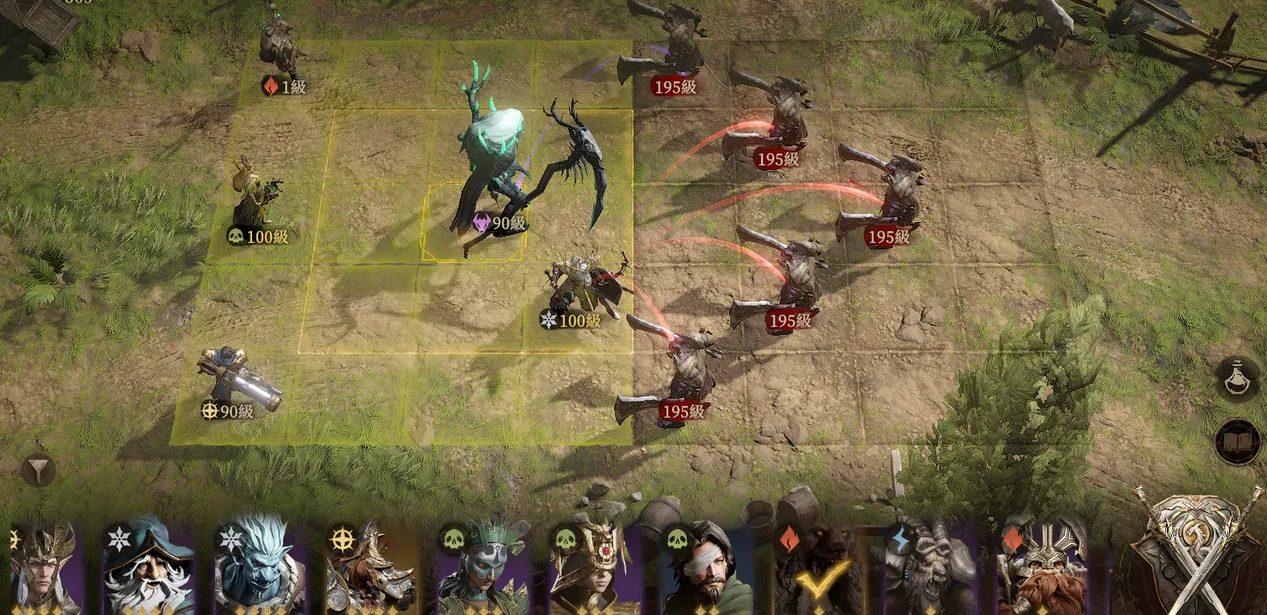This screenshot has height=615, width=1267.
Task: Open the hero filter funnel
Action: (x=38, y=469)
